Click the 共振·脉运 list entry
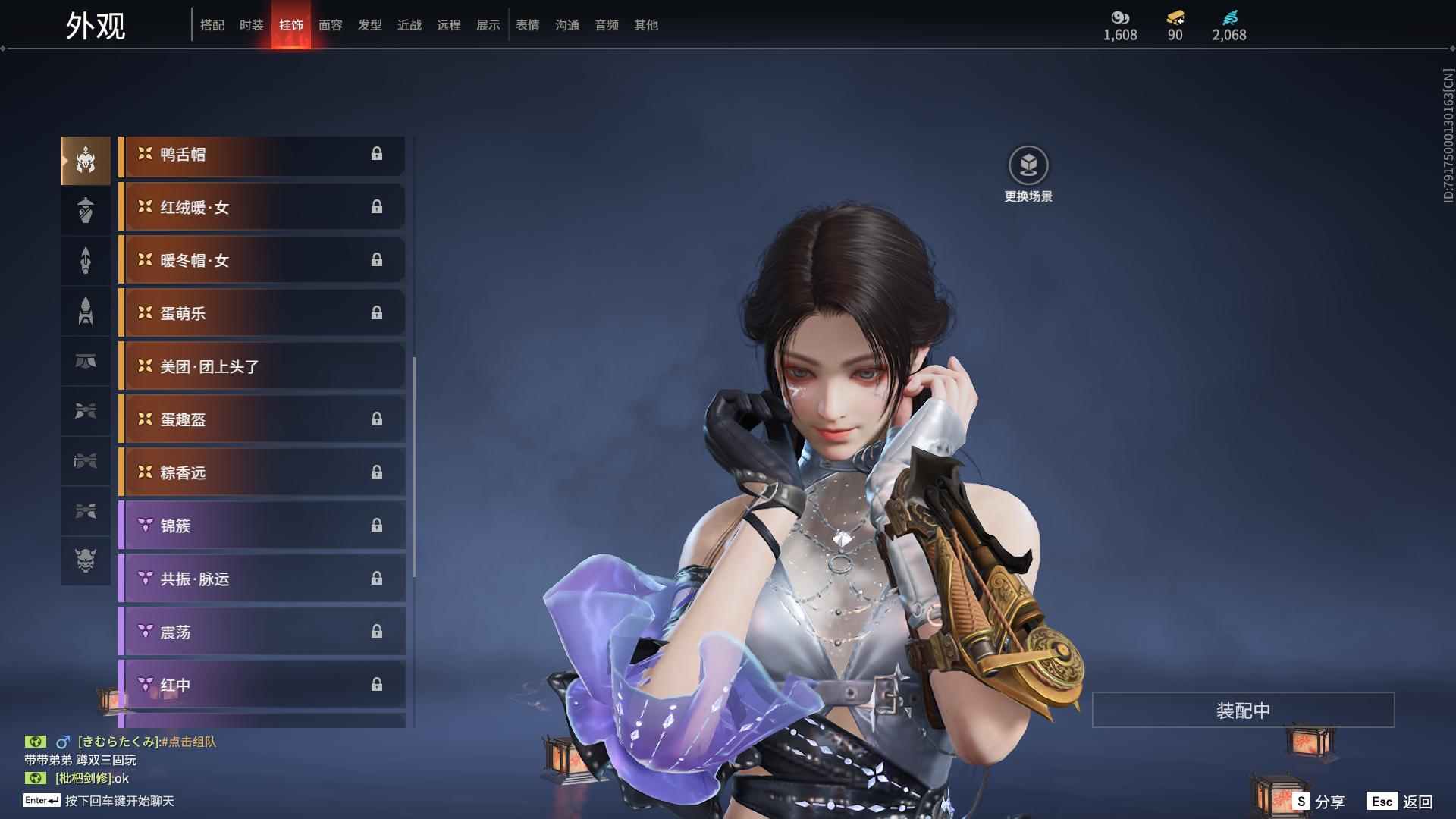This screenshot has width=1456, height=819. pyautogui.click(x=262, y=579)
